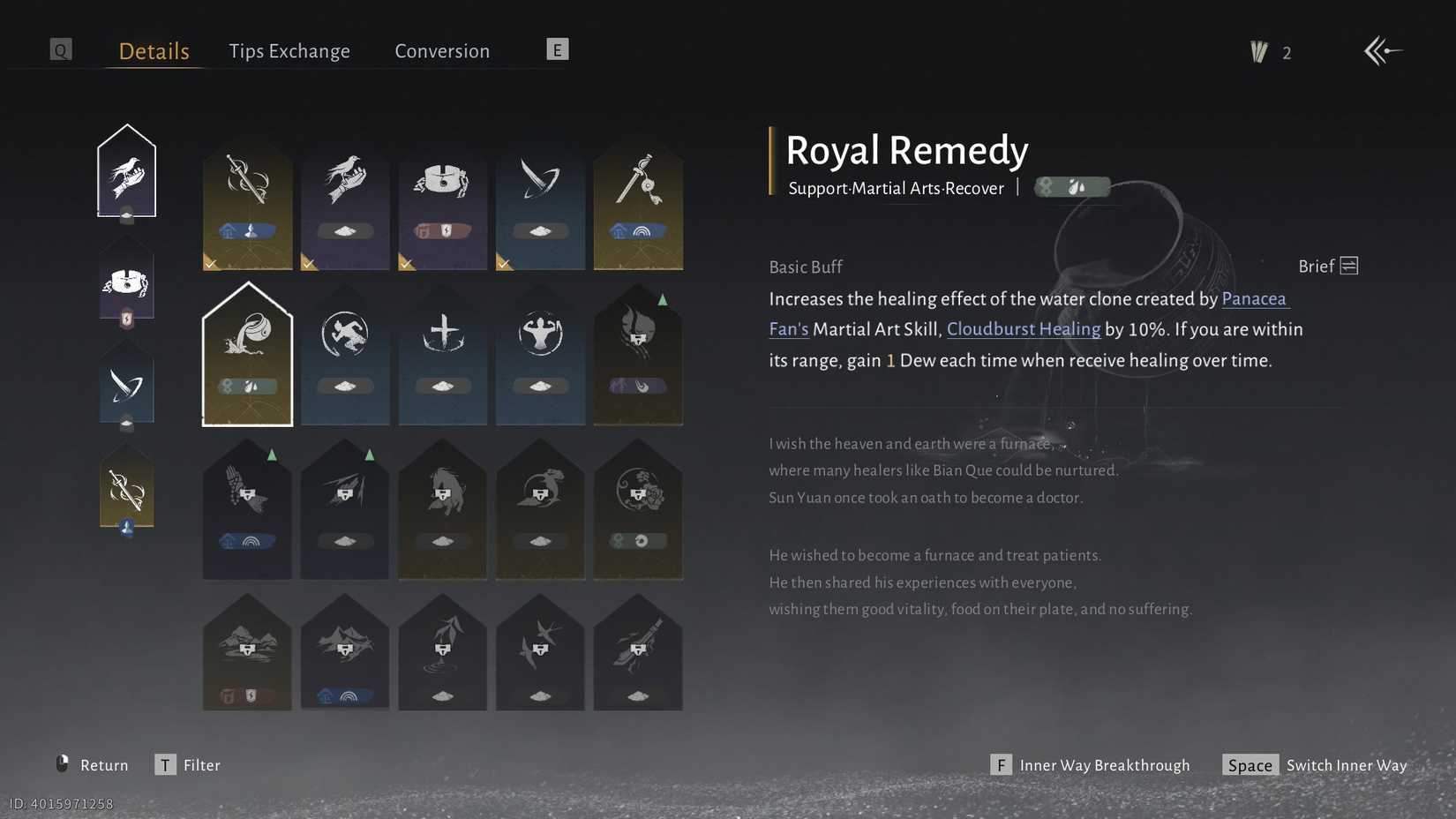Select the twin blades category in left sidebar
The image size is (1456, 819).
point(126,382)
